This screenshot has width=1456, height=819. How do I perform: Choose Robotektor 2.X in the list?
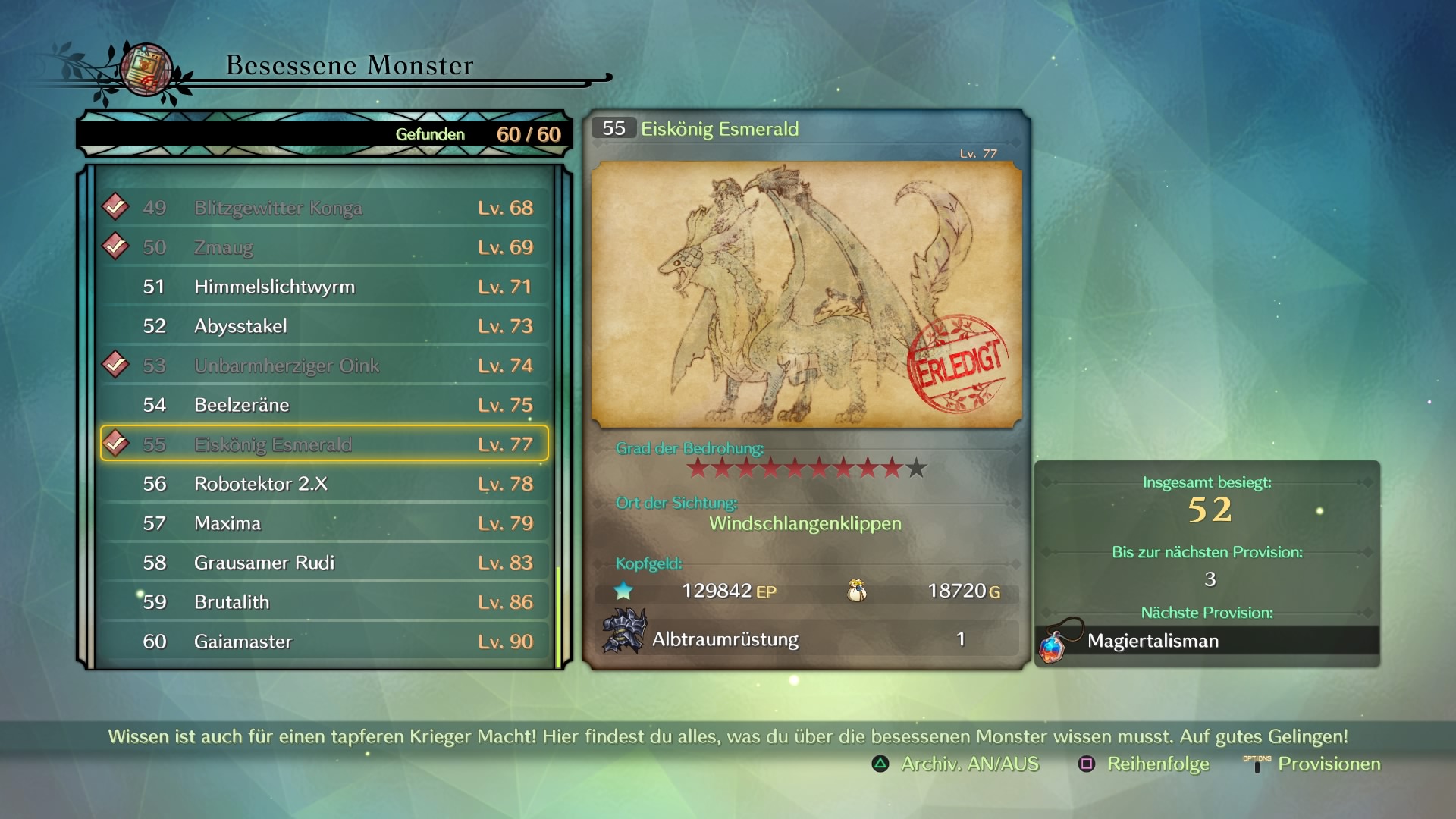(x=325, y=484)
